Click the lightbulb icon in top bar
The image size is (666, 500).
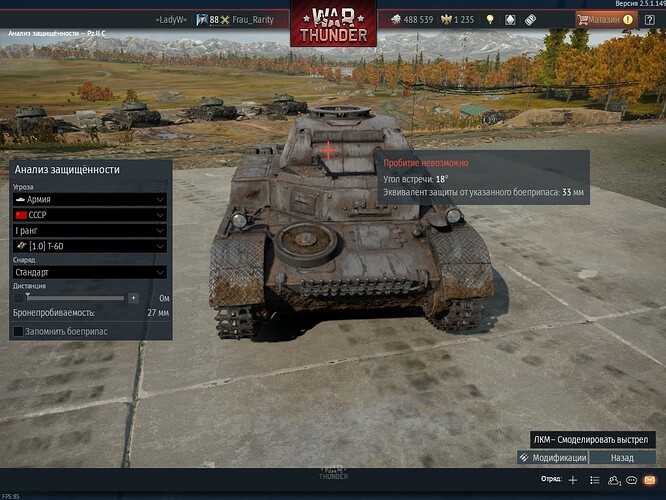coord(490,19)
